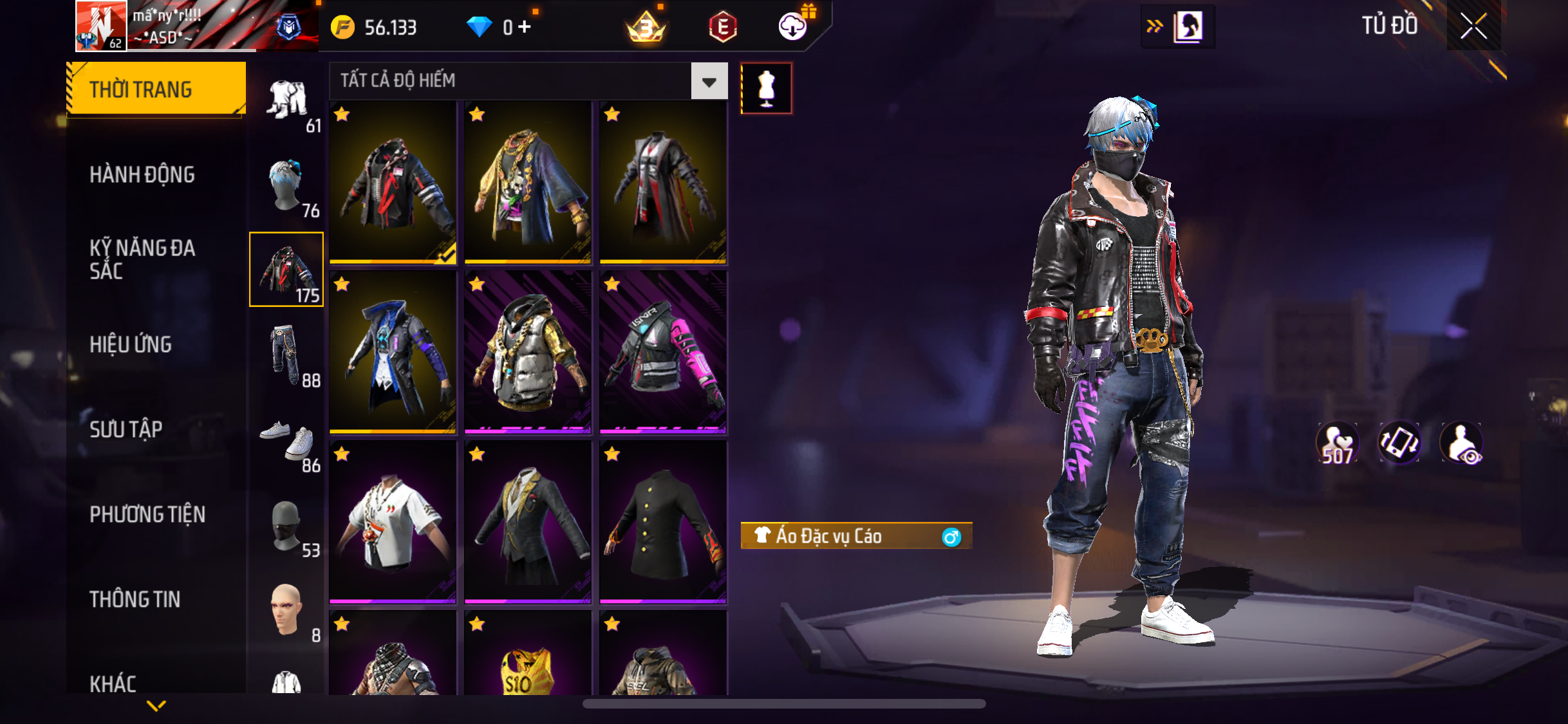This screenshot has height=724, width=1568.
Task: Open the Hành Động menu section
Action: pyautogui.click(x=142, y=174)
